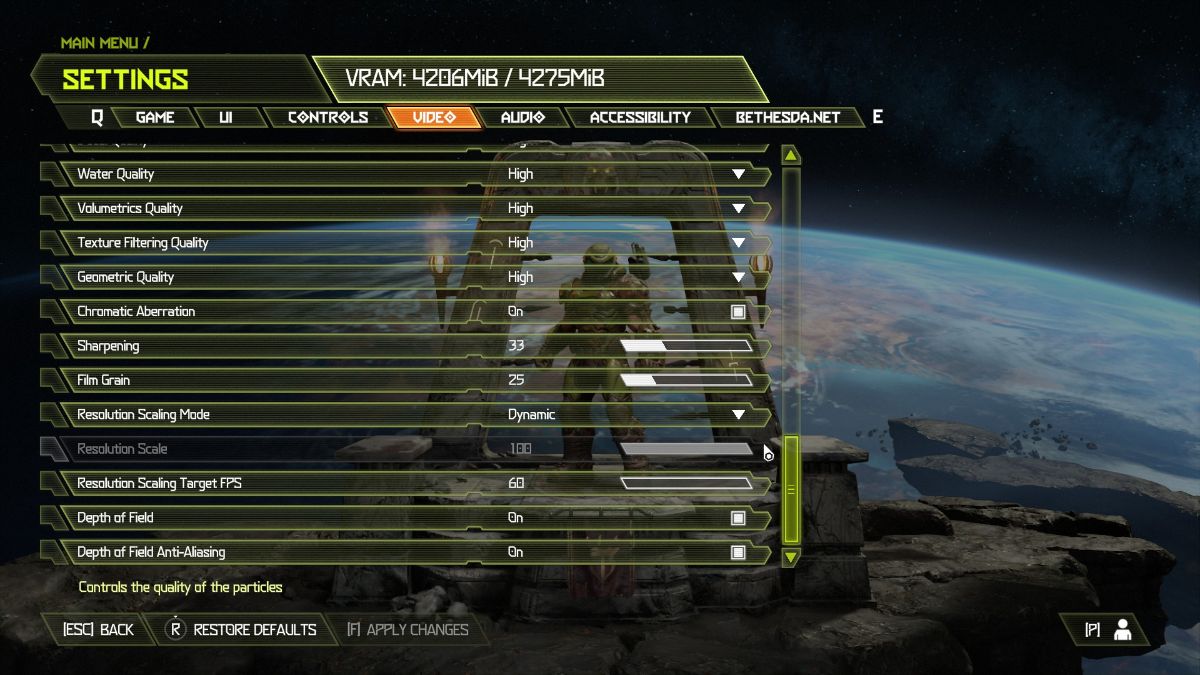Screen dimensions: 1200x675
Task: Go back to the main menu
Action: click(98, 630)
